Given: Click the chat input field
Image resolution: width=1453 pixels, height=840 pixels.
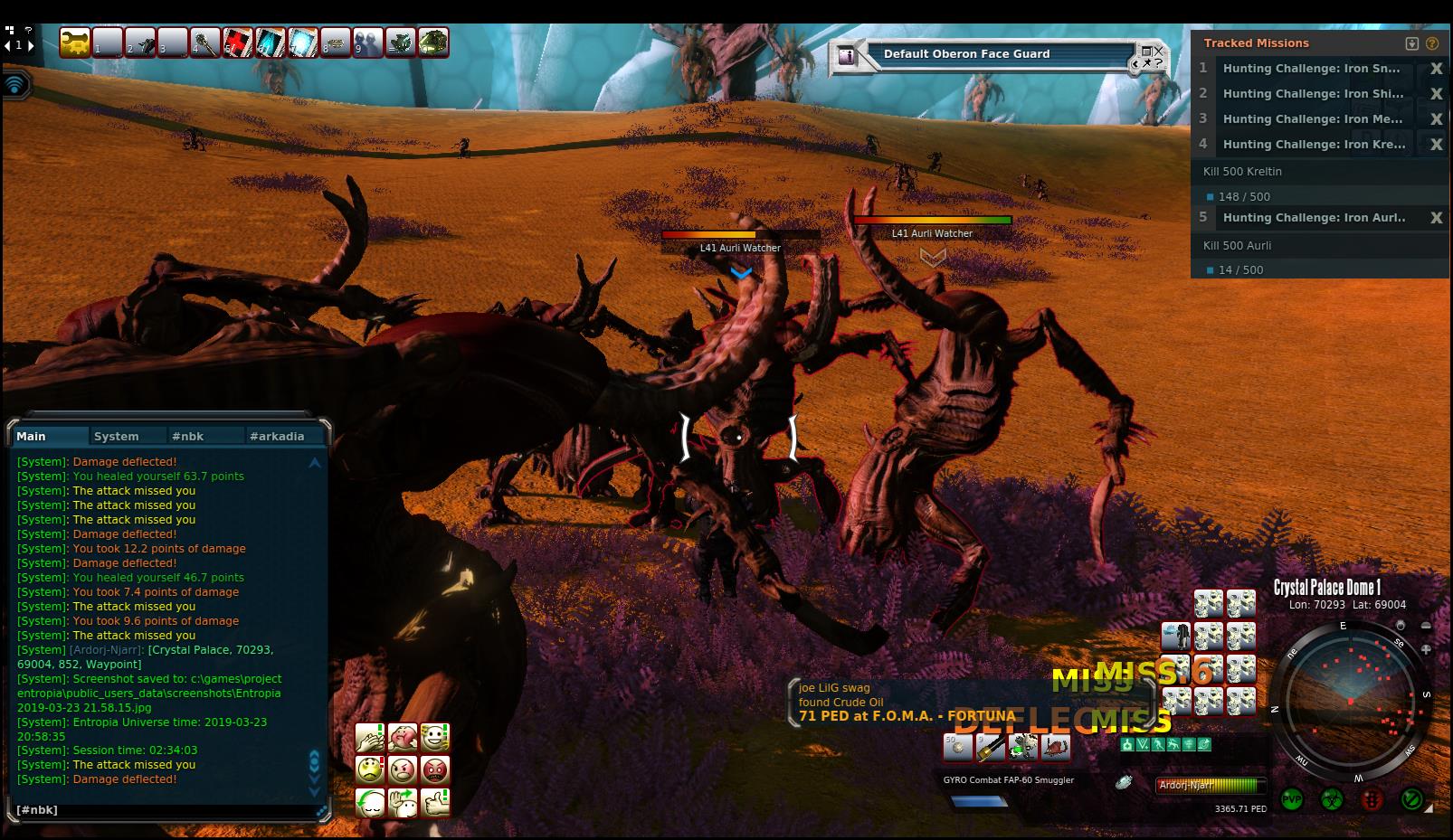Looking at the screenshot, I should [163, 810].
